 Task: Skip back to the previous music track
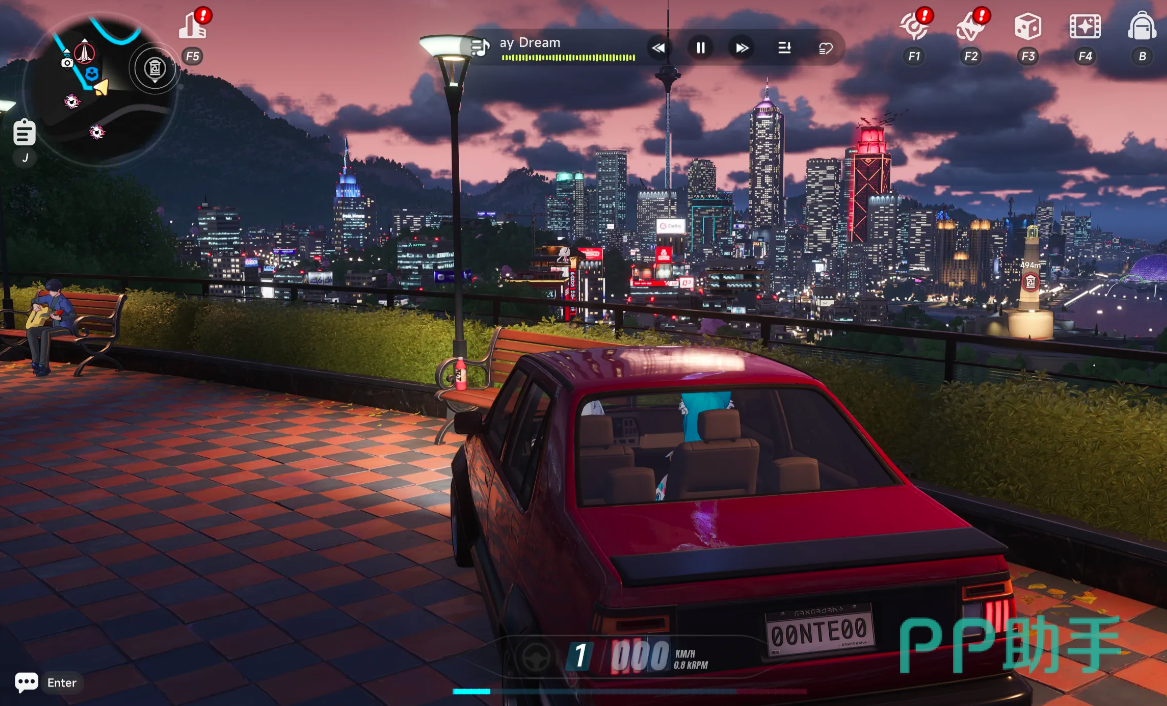tap(658, 47)
